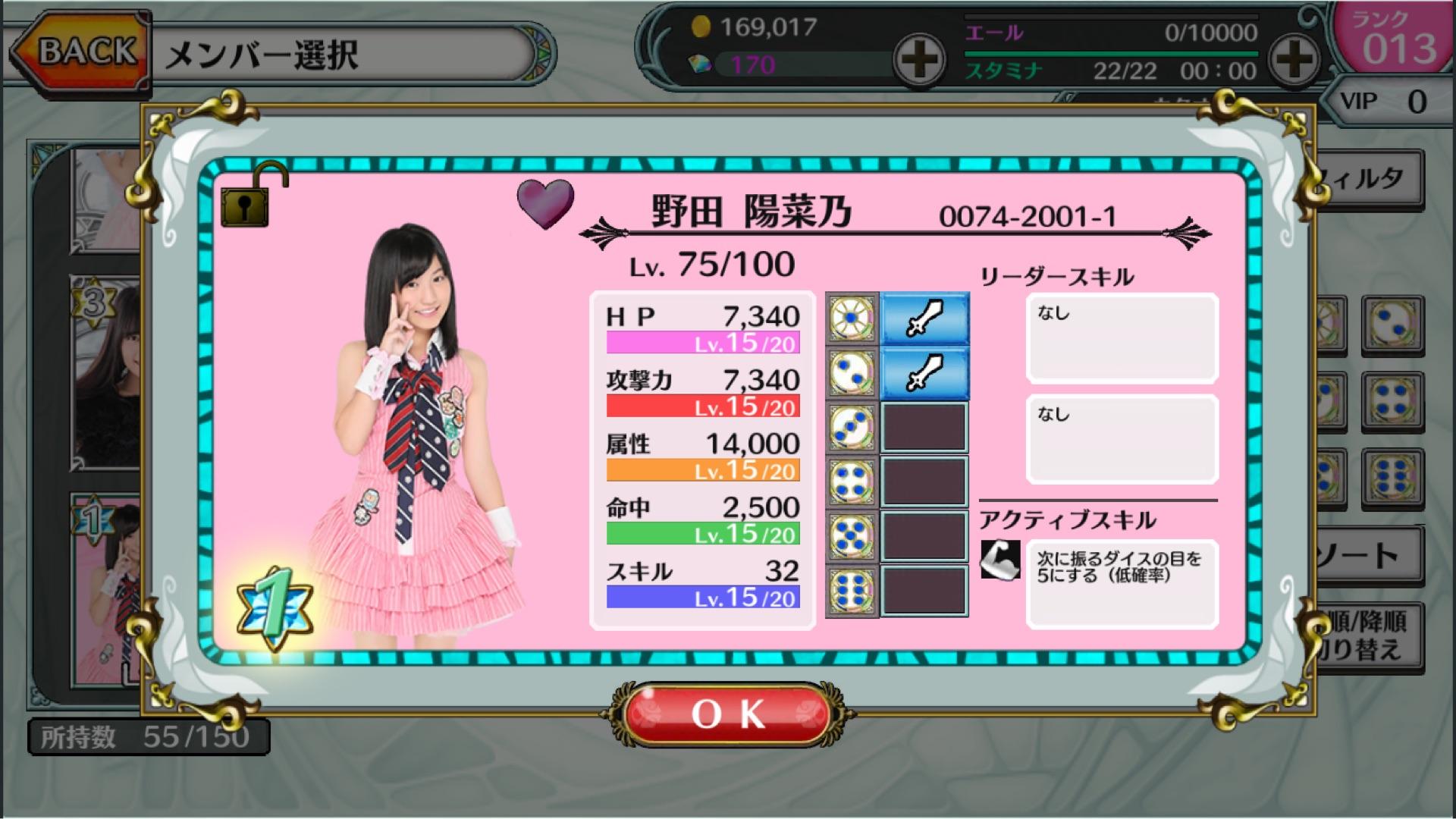The width and height of the screenshot is (1456, 819).
Task: Tap the purple heart favorite icon
Action: [545, 203]
